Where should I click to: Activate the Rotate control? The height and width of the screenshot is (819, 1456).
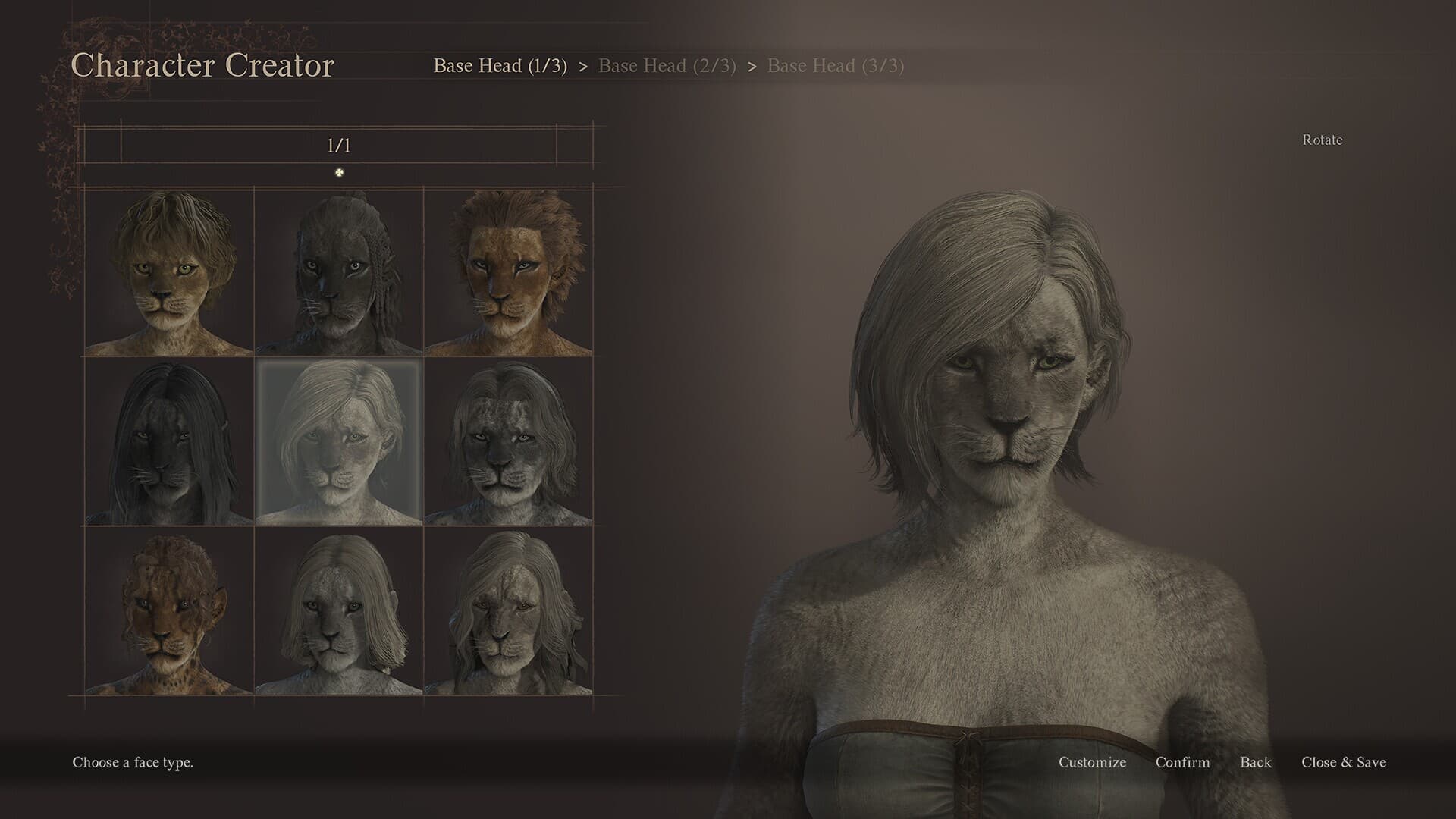click(x=1321, y=140)
